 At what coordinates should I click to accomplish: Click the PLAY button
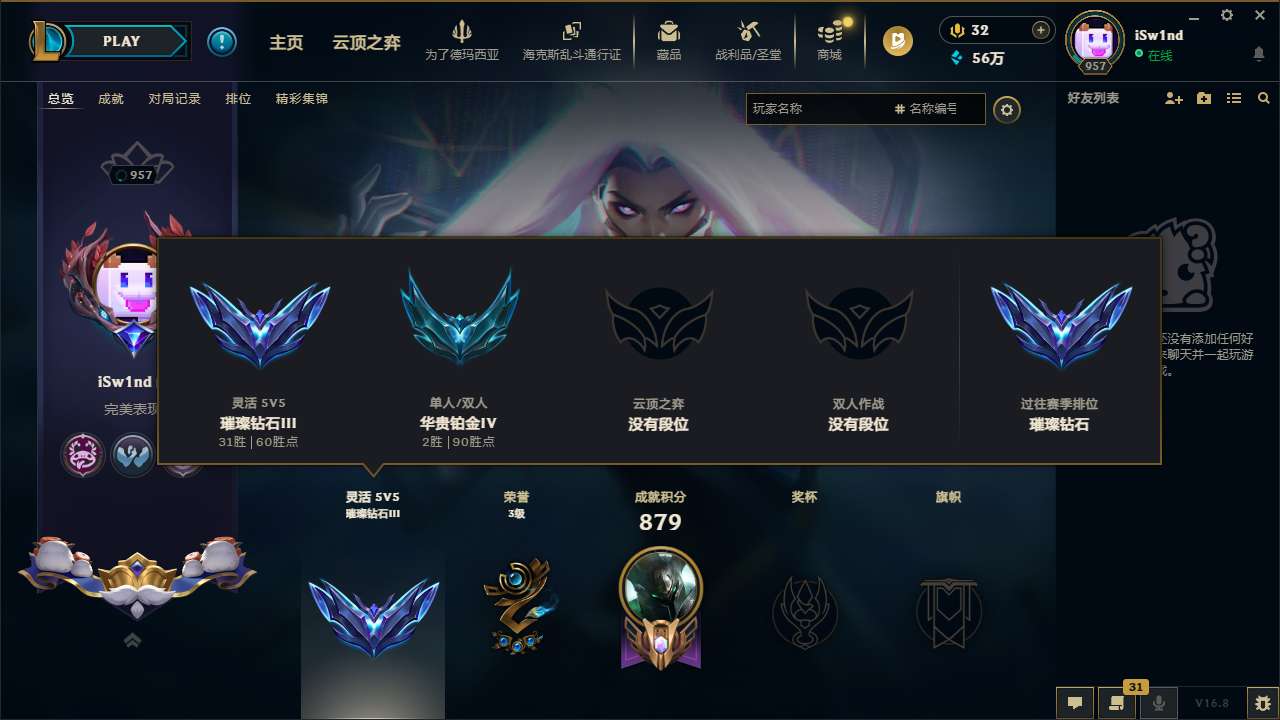(x=122, y=41)
